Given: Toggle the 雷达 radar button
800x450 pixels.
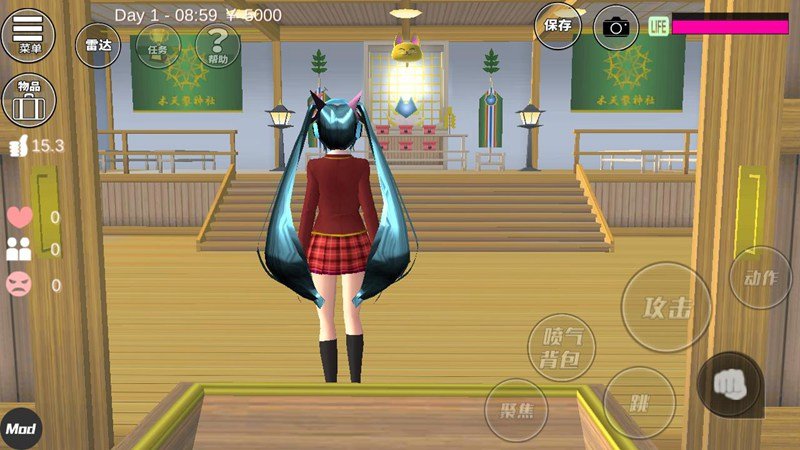Looking at the screenshot, I should click(x=97, y=45).
